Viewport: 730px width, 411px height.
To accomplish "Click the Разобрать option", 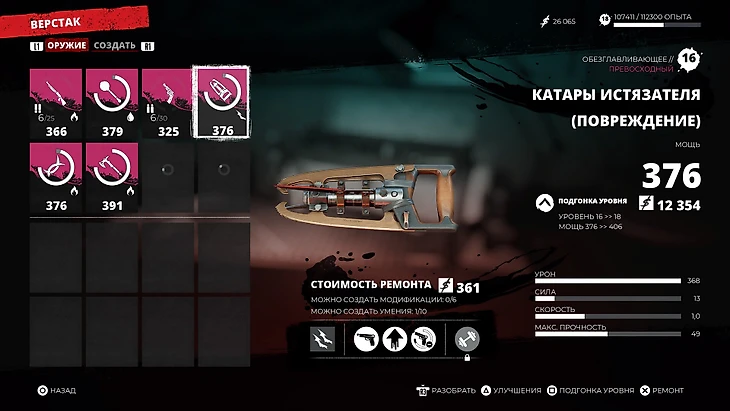I will 447,391.
